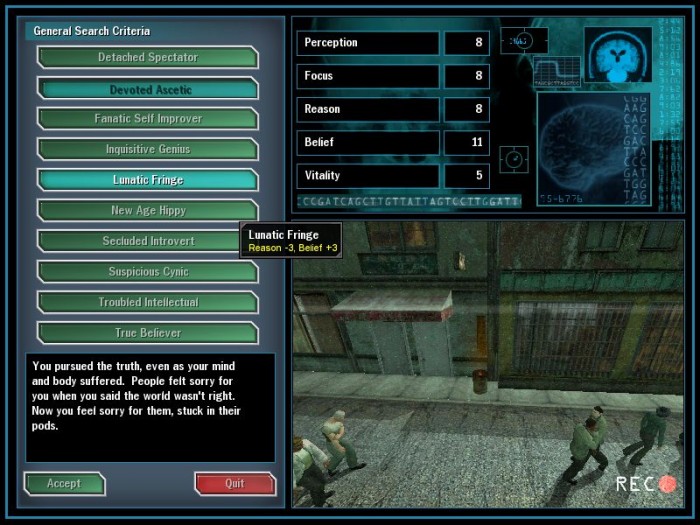Select the Detached Spectator archetype
Screen dimensions: 700x525
pyautogui.click(x=148, y=58)
